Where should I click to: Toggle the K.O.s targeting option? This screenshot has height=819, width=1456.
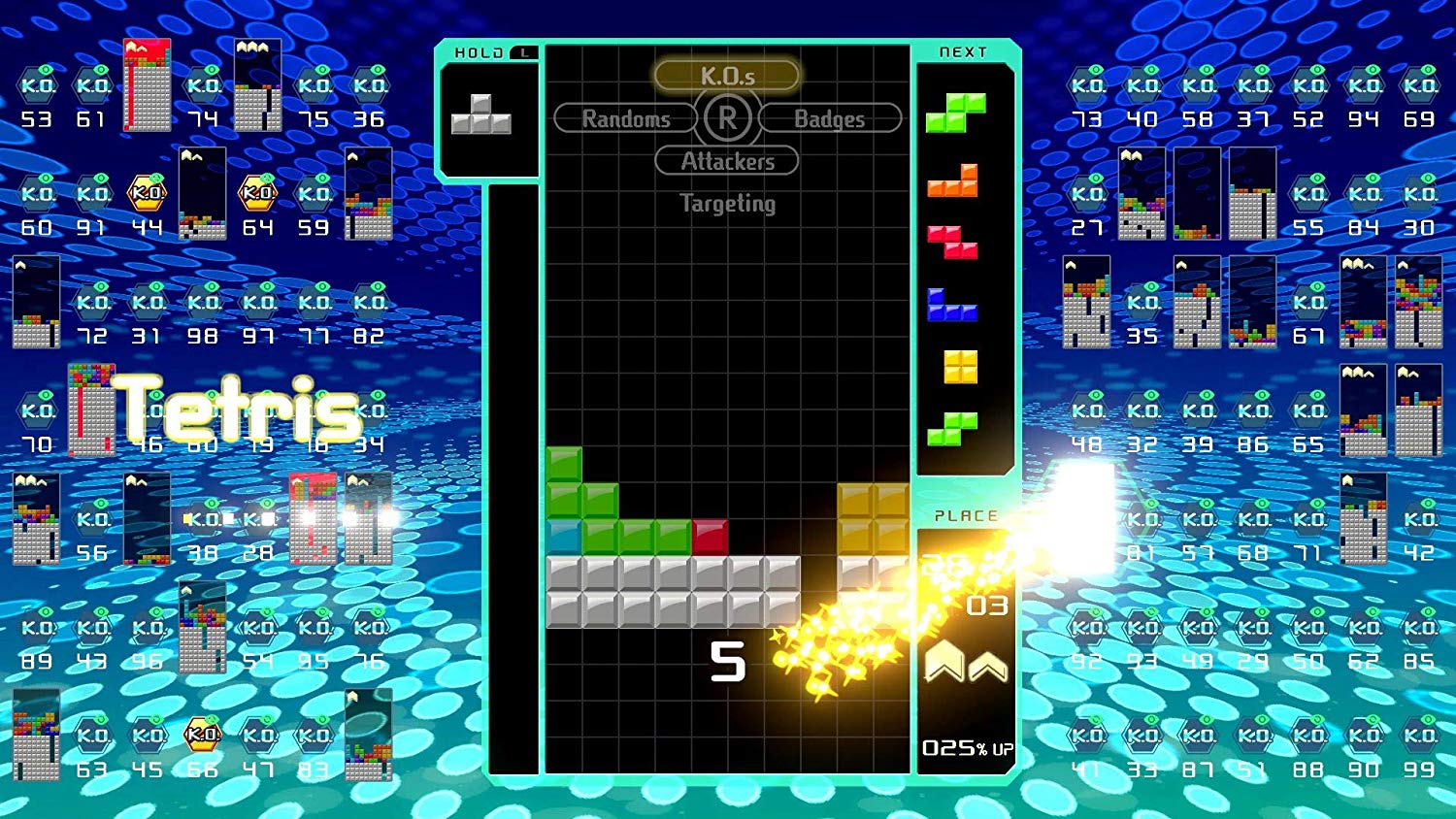pos(727,74)
